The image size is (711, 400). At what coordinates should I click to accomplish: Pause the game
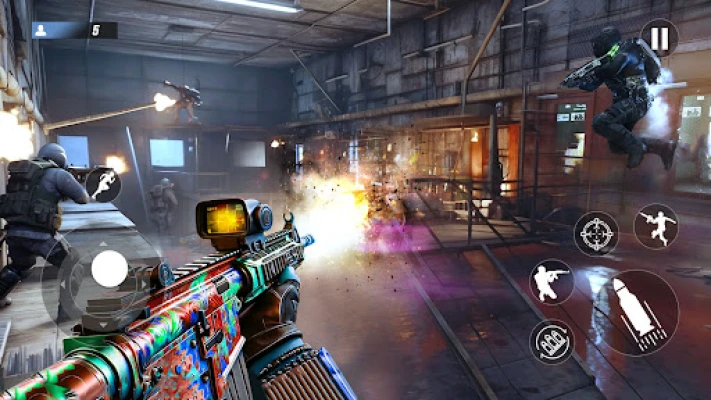click(659, 38)
